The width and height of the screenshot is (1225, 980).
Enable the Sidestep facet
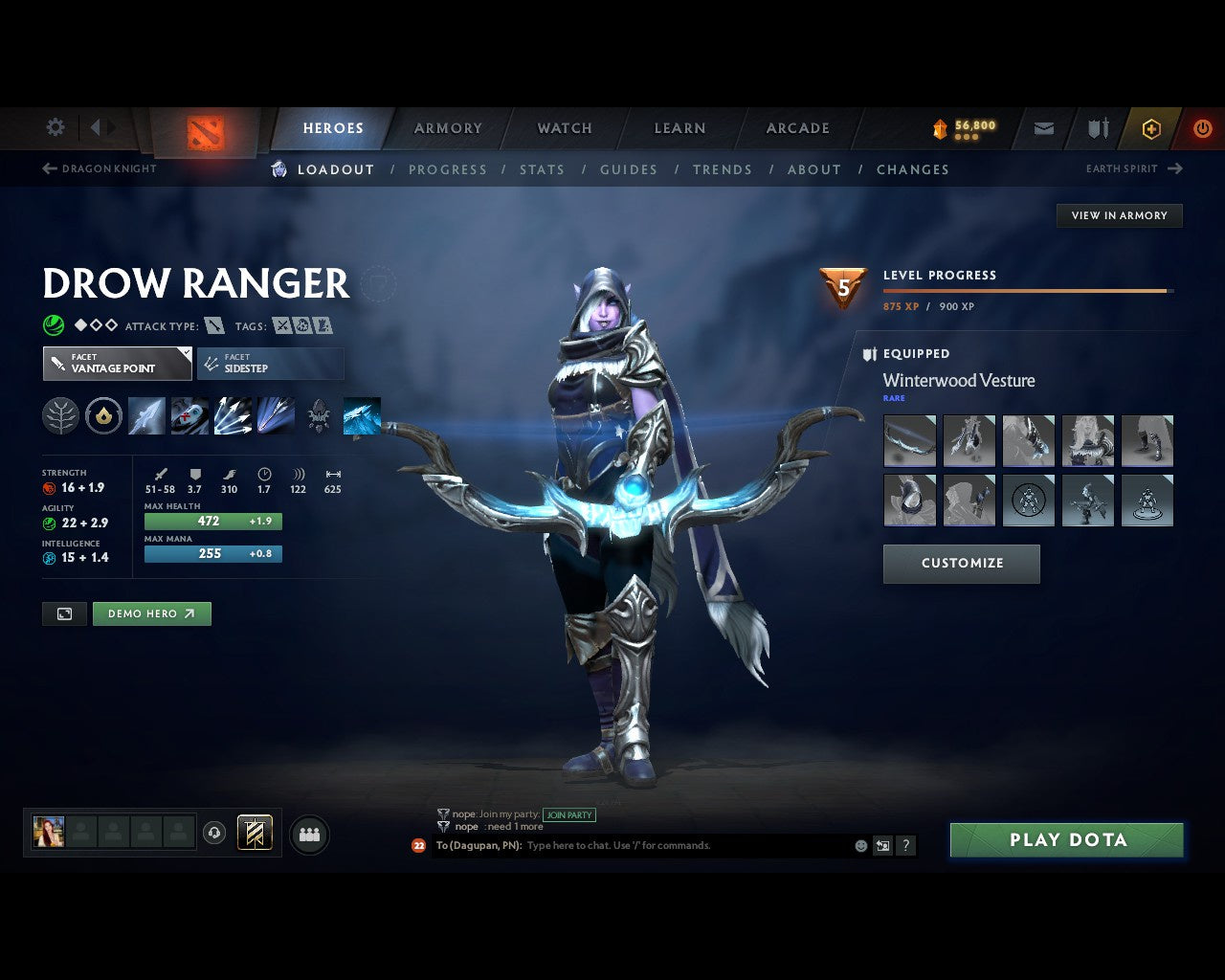(x=271, y=364)
